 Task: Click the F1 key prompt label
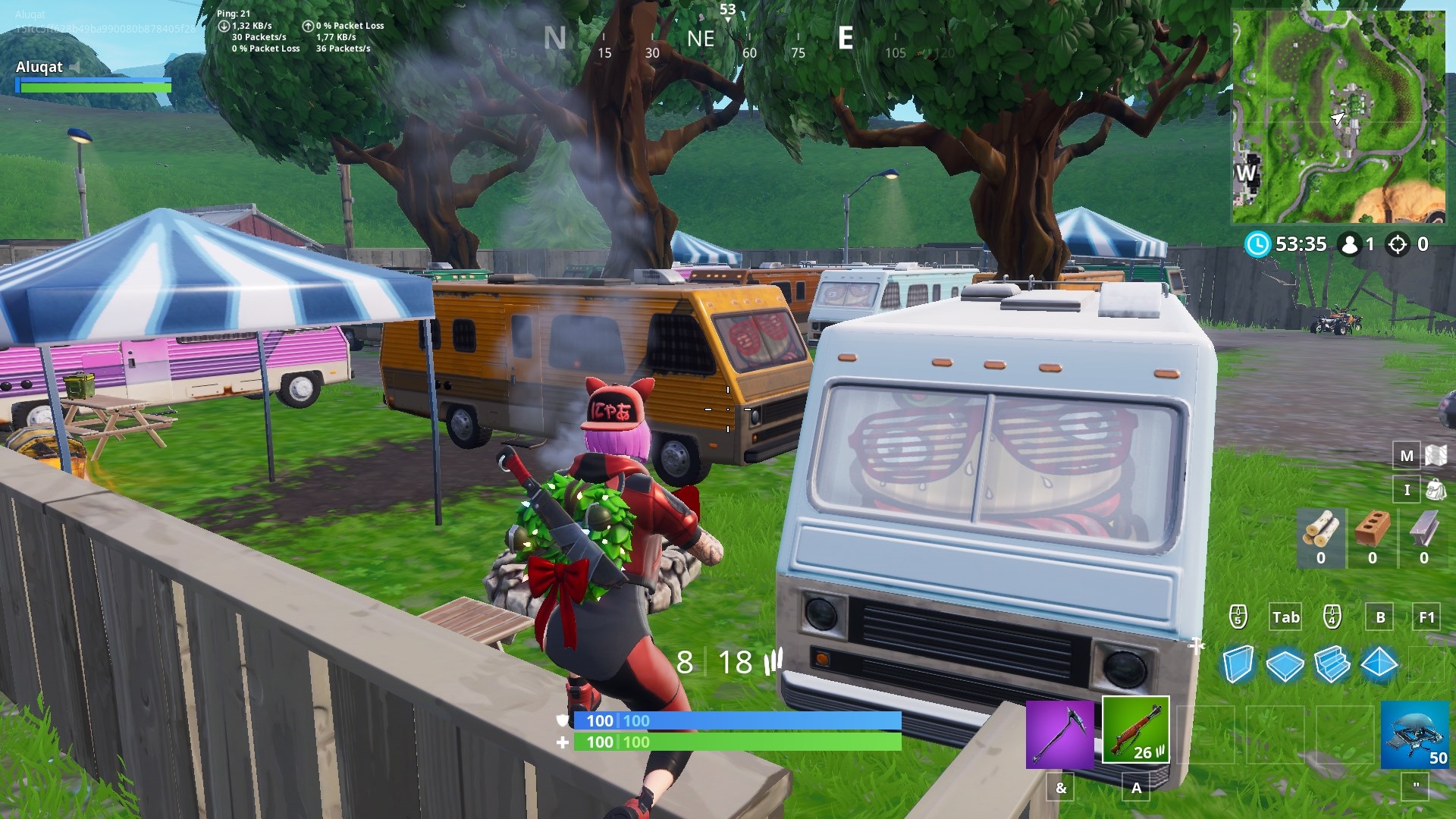(x=1426, y=617)
